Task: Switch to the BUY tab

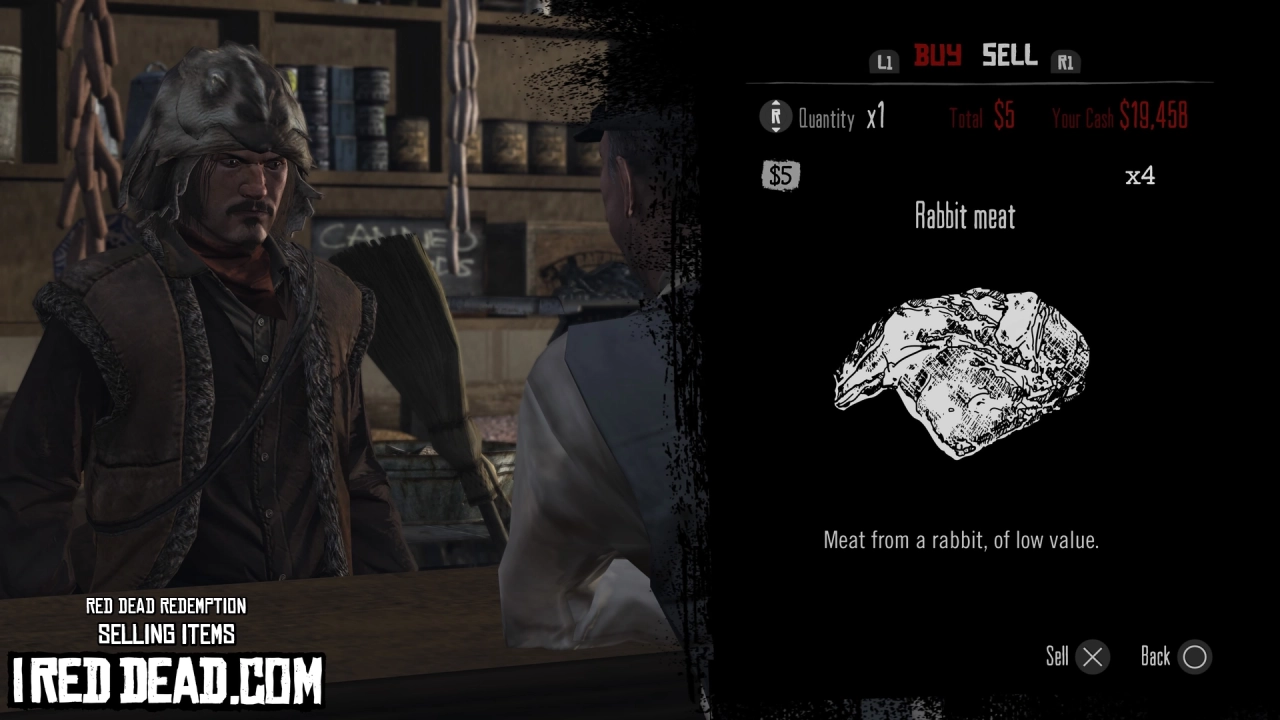Action: tap(938, 57)
